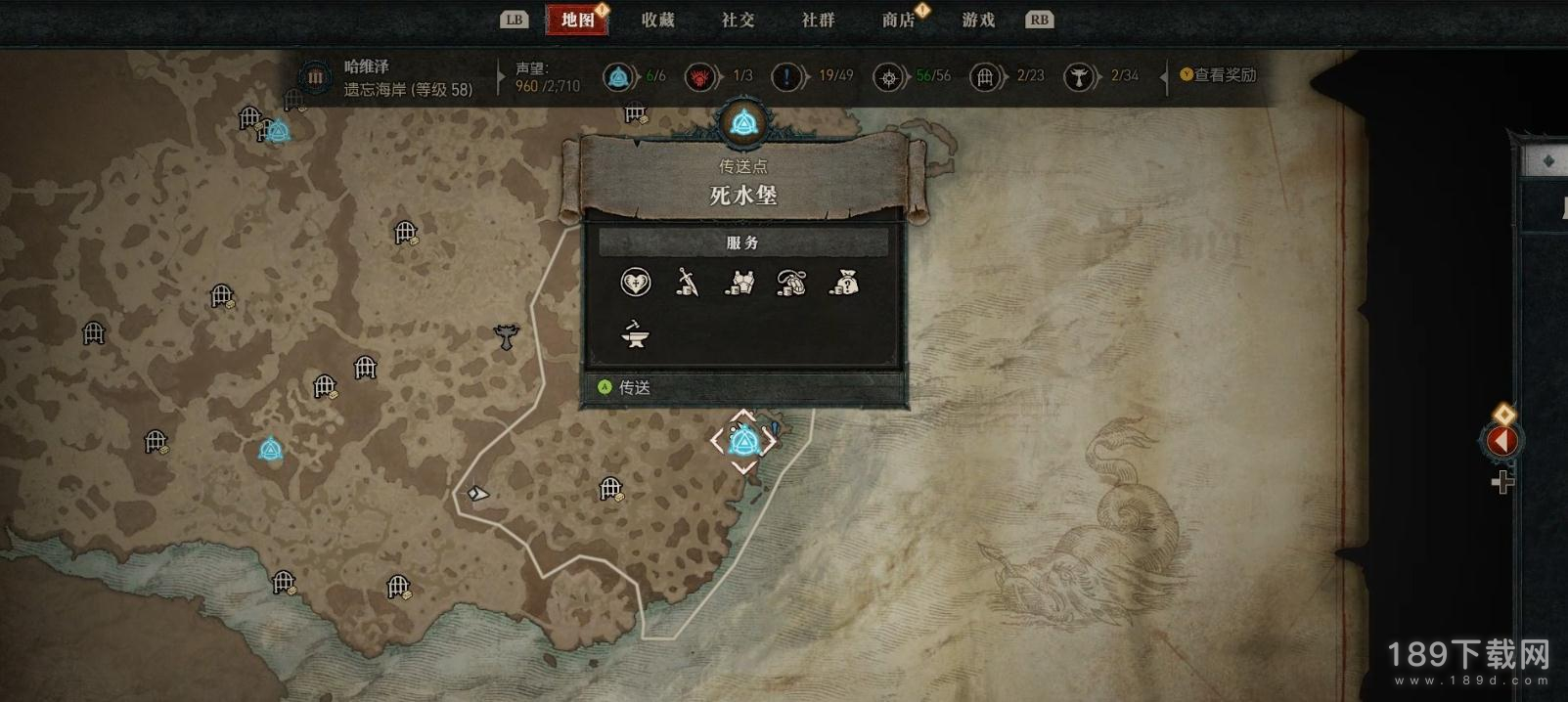
Task: Switch to the 游戏 game tab
Action: coord(978,20)
